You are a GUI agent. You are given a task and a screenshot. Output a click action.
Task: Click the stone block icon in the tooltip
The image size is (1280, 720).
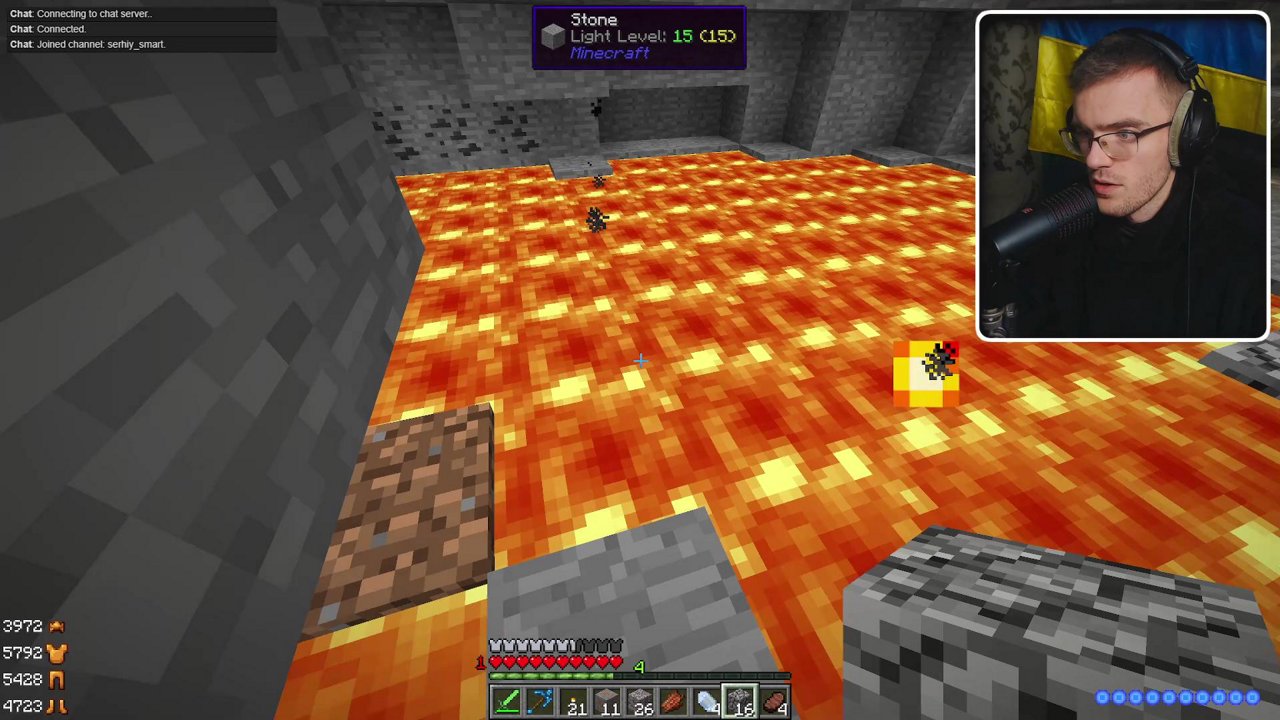[553, 36]
